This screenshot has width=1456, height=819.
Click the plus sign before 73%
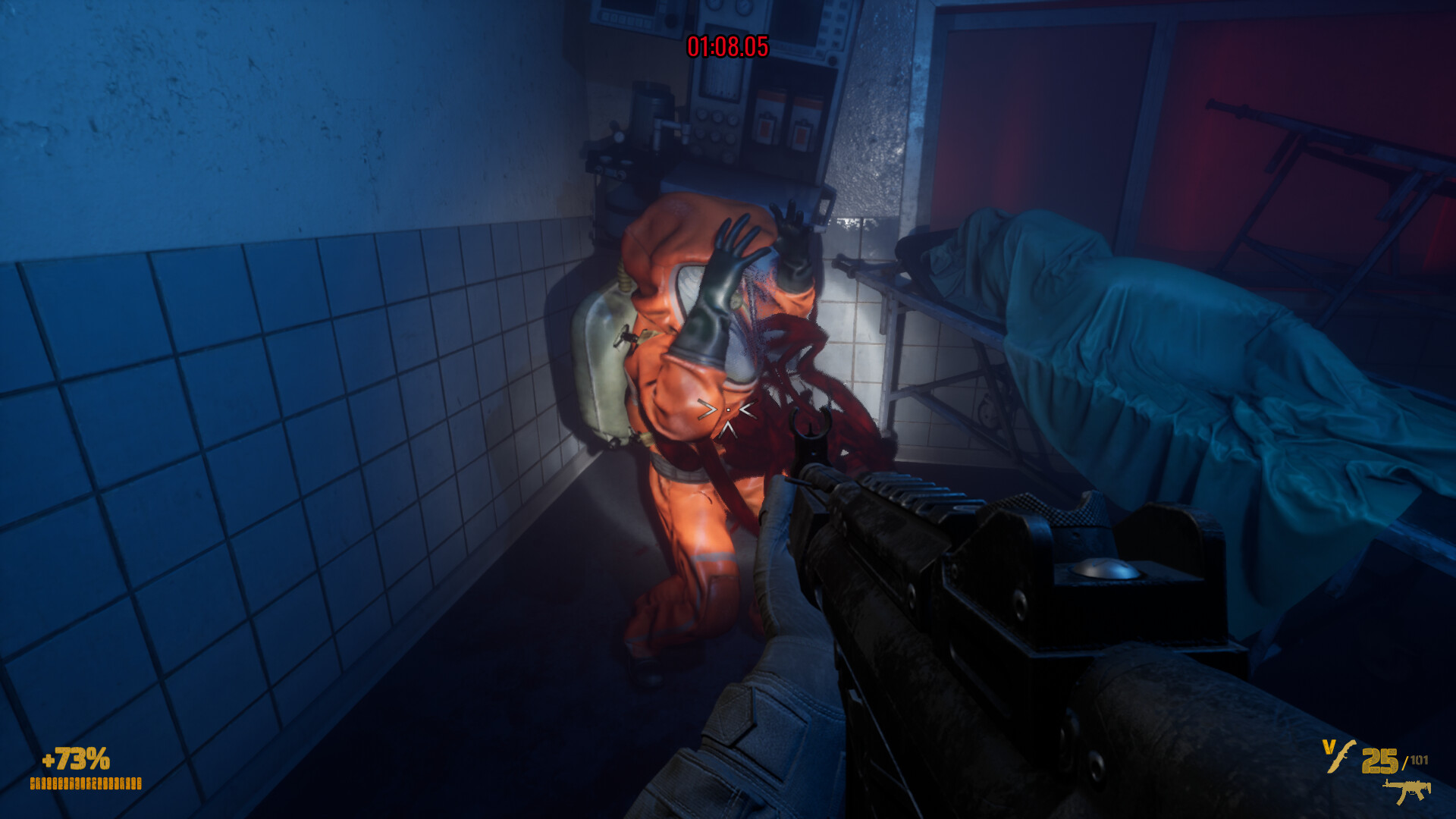pos(49,759)
